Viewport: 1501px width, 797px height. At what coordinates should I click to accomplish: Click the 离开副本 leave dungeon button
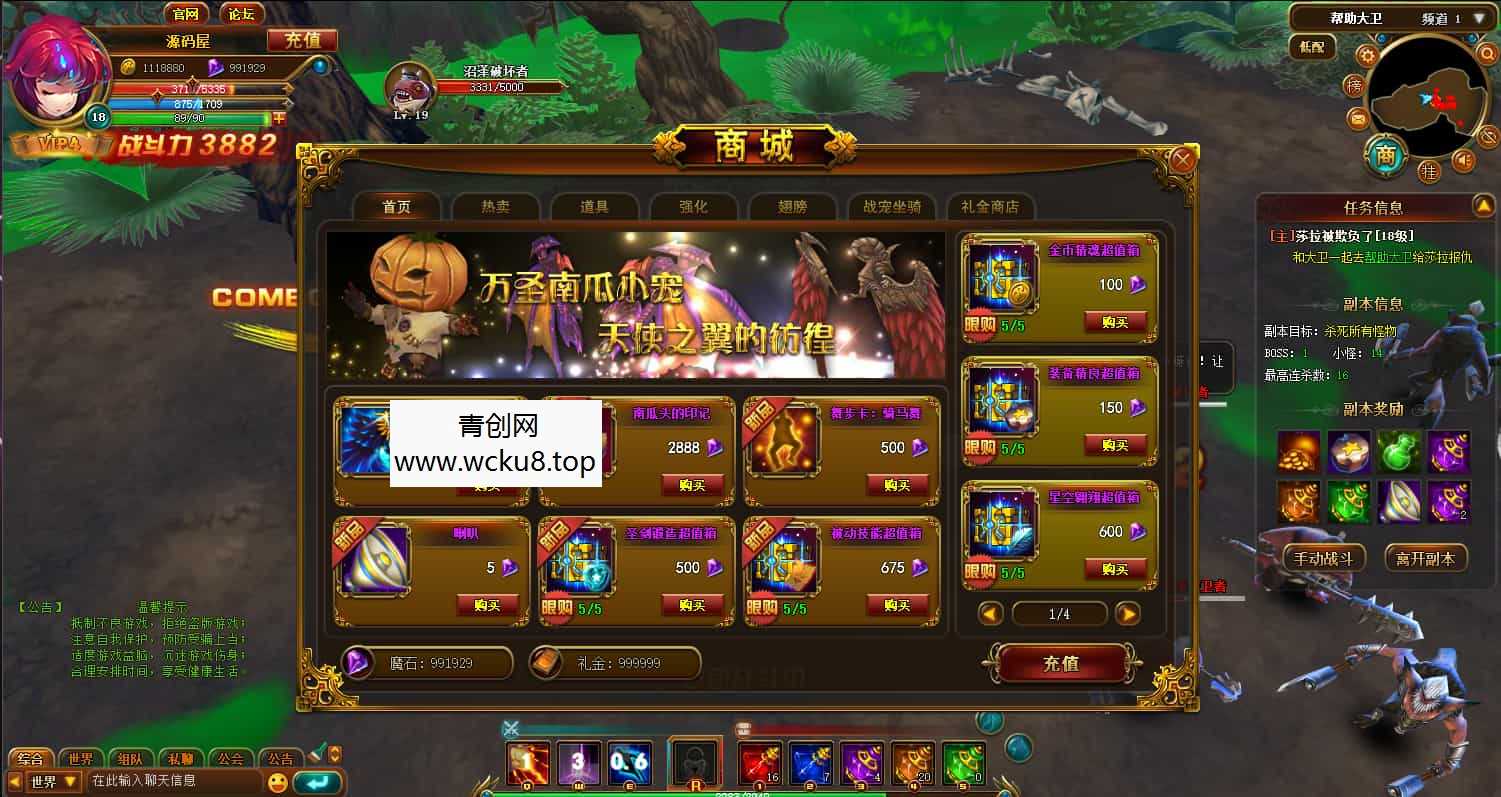pos(1428,558)
